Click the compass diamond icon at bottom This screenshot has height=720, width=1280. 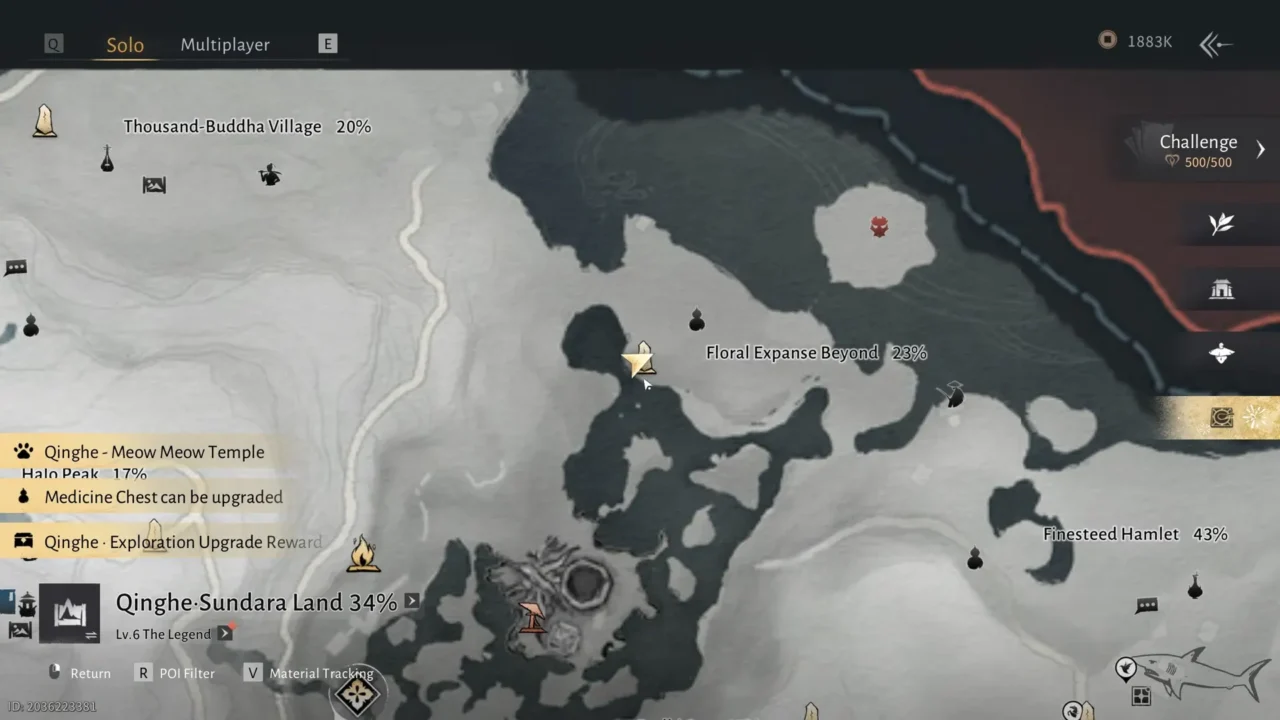pyautogui.click(x=357, y=694)
